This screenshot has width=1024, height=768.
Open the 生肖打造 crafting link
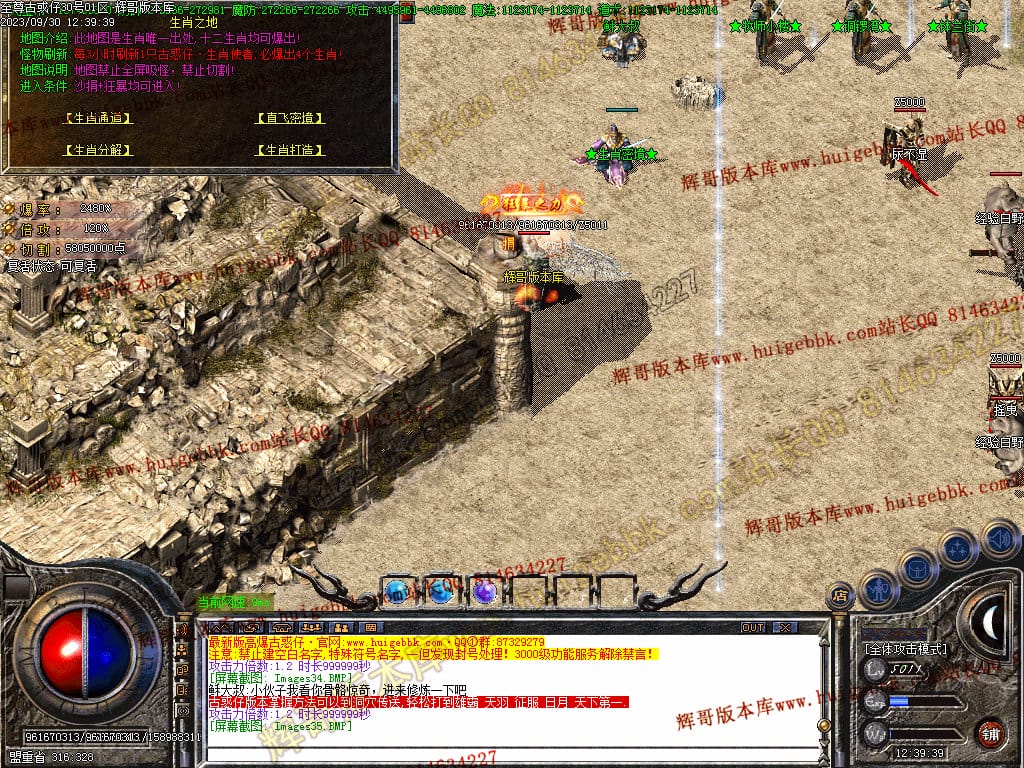point(290,150)
